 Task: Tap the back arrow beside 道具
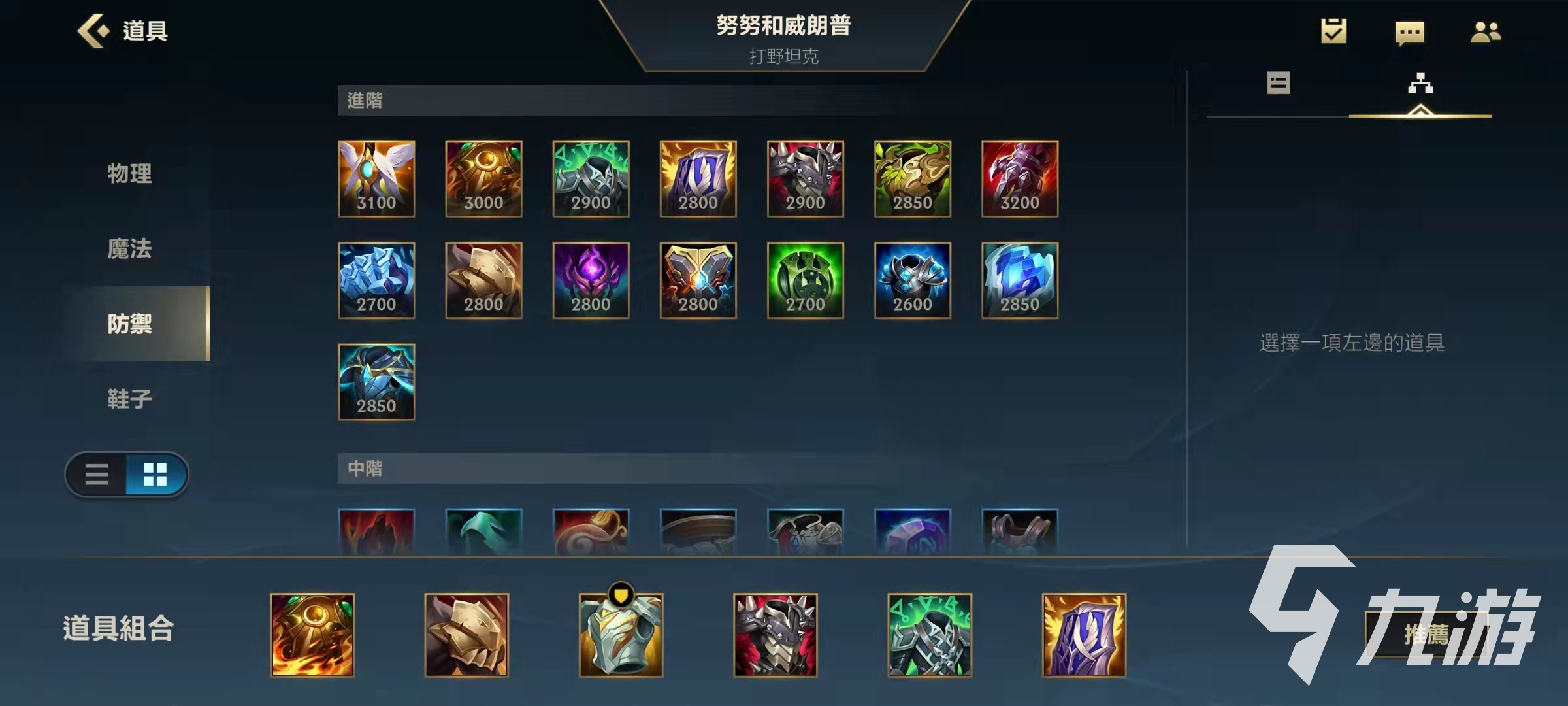click(x=93, y=31)
